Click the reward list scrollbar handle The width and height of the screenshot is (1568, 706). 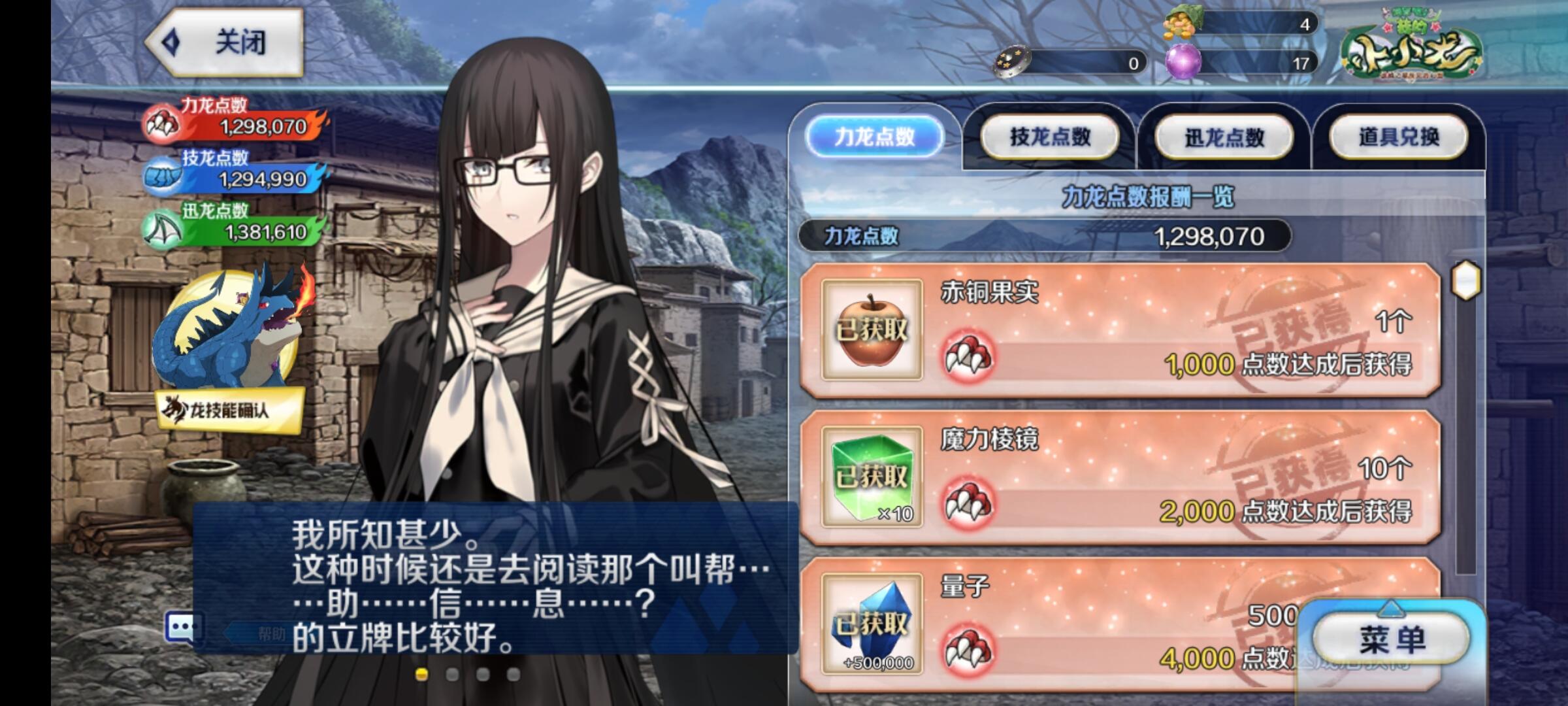pos(1465,280)
